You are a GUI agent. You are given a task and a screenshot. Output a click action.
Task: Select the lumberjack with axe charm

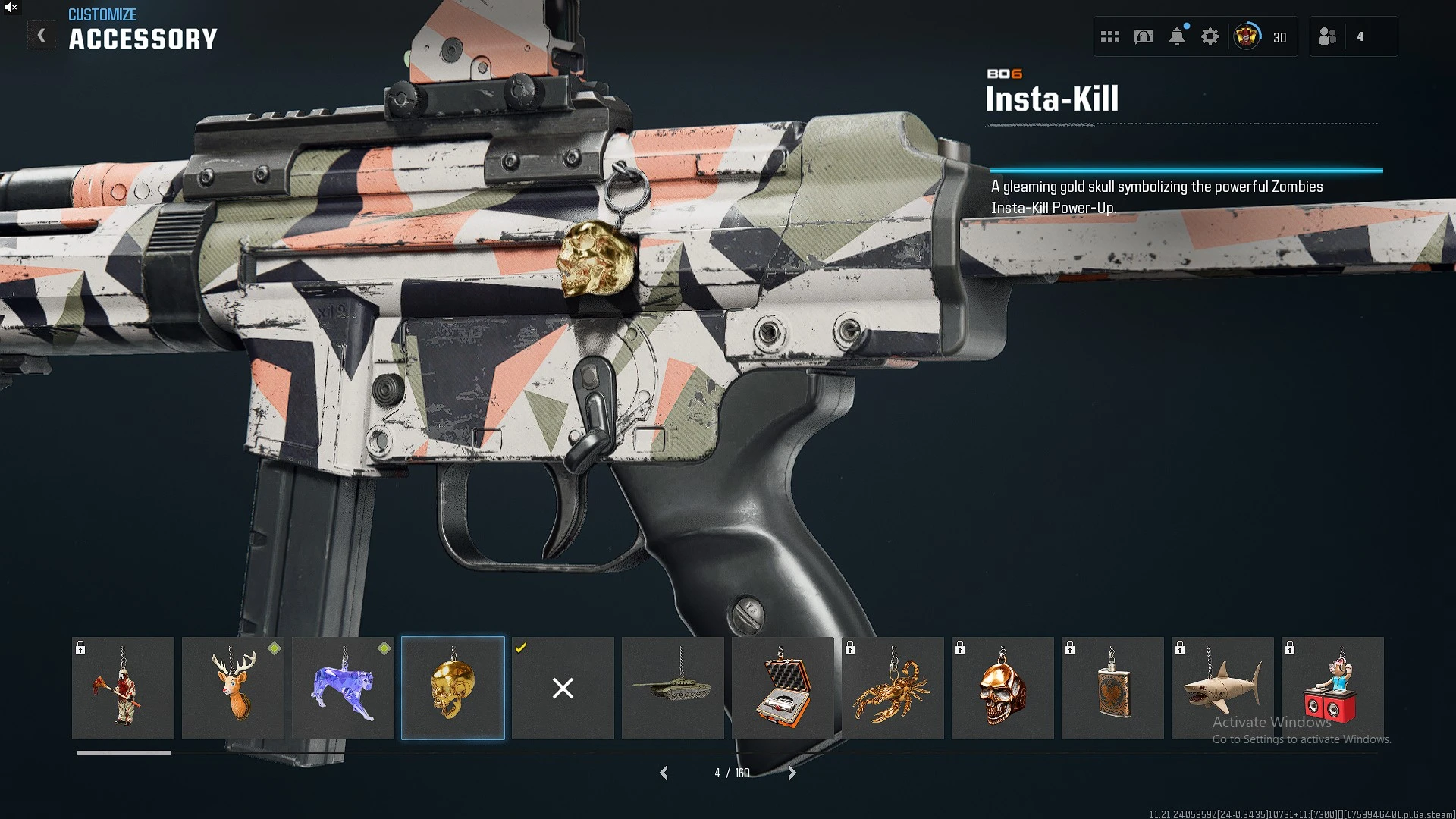click(x=123, y=688)
